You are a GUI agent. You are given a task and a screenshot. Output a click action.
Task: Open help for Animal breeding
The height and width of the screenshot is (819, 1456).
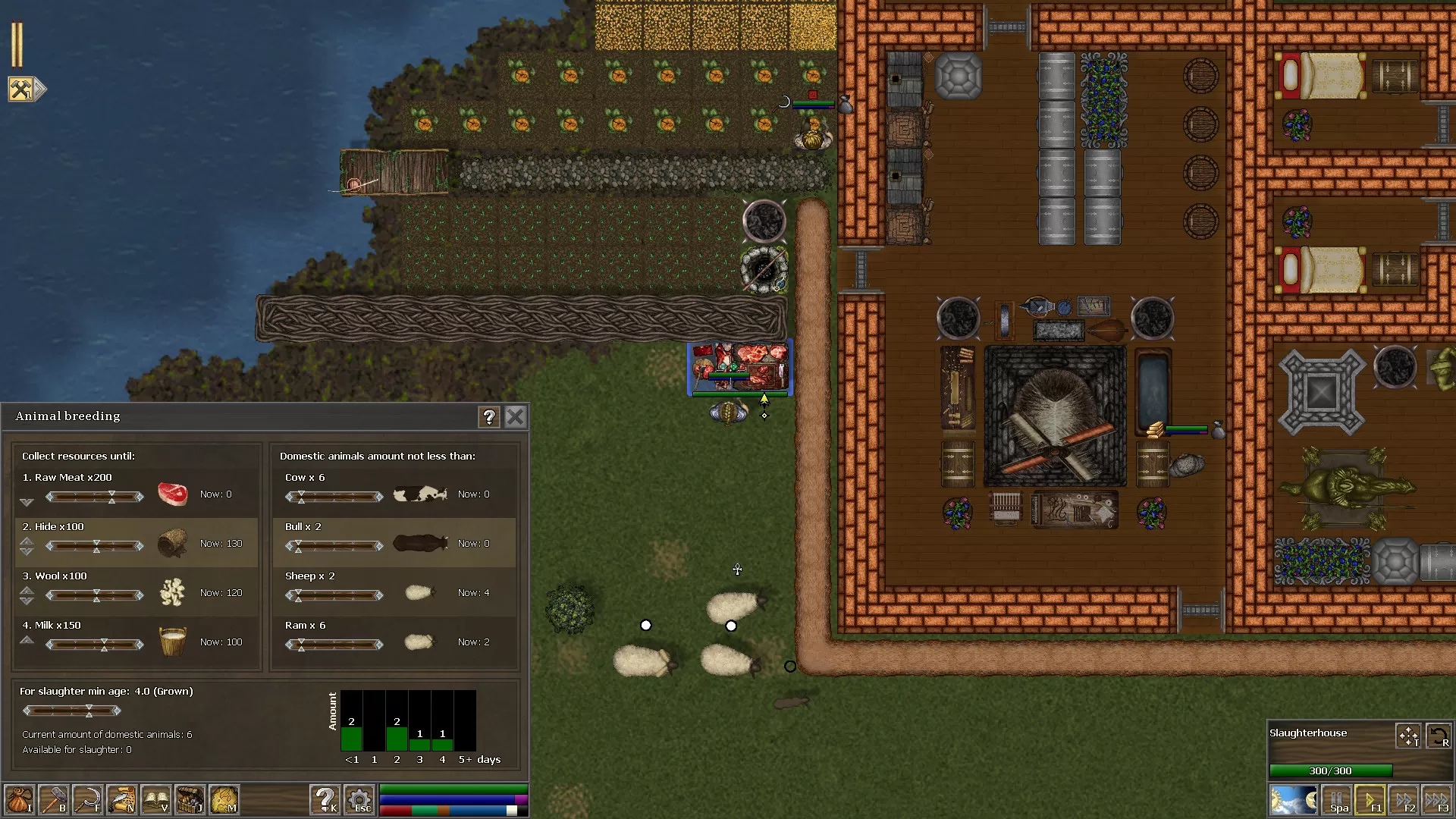click(489, 416)
